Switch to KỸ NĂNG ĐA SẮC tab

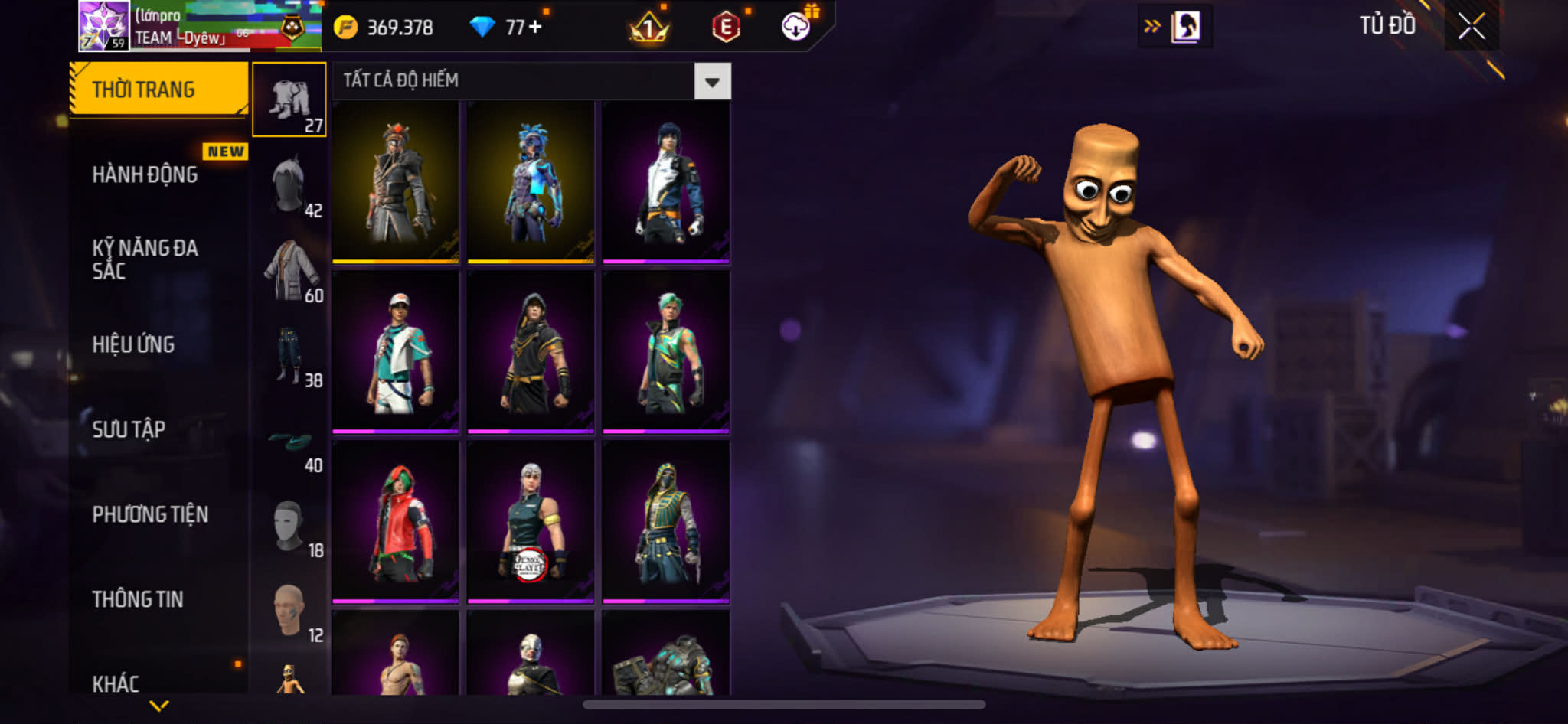click(x=145, y=259)
